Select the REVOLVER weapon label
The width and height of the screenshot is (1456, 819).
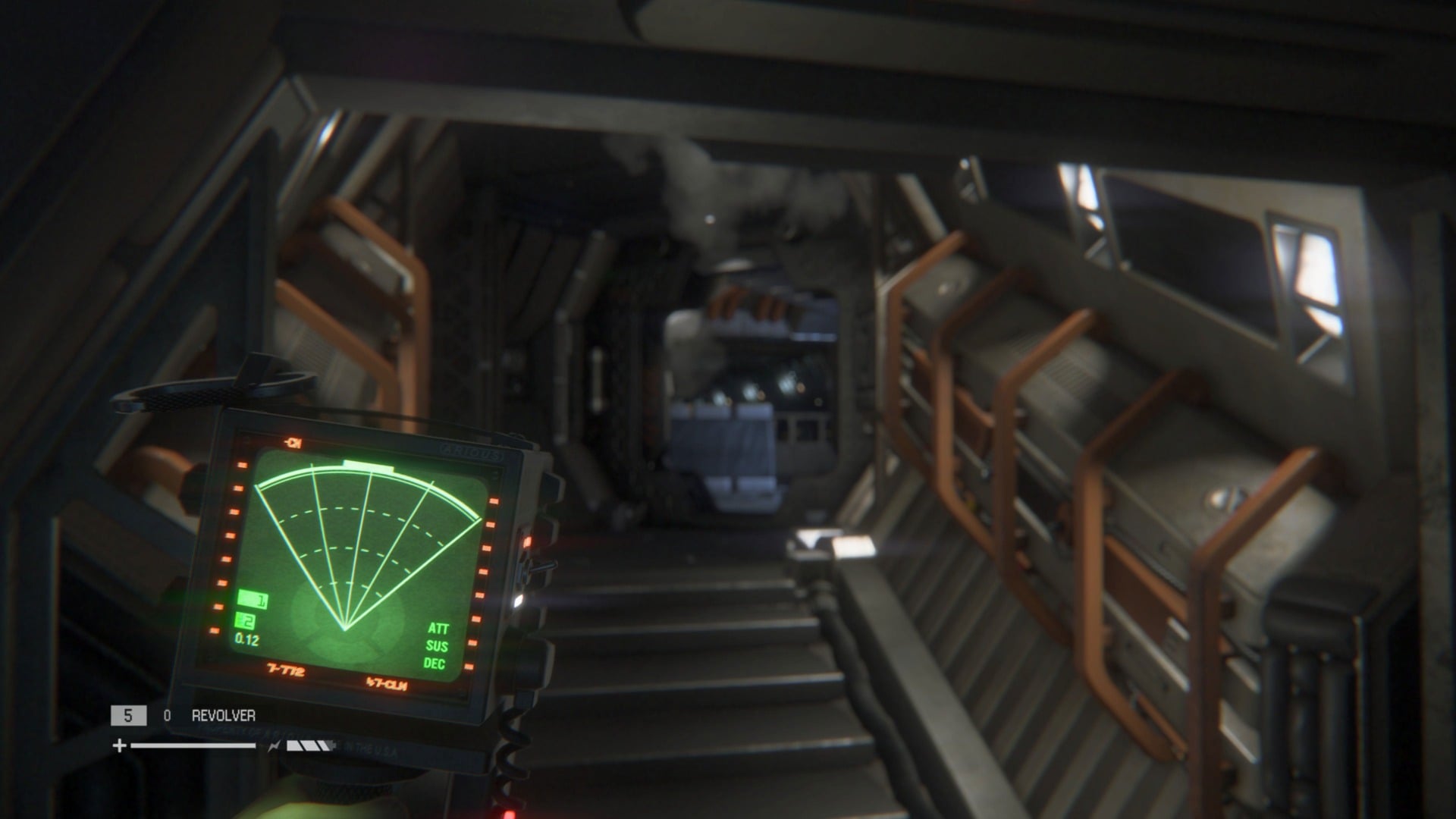[x=224, y=715]
